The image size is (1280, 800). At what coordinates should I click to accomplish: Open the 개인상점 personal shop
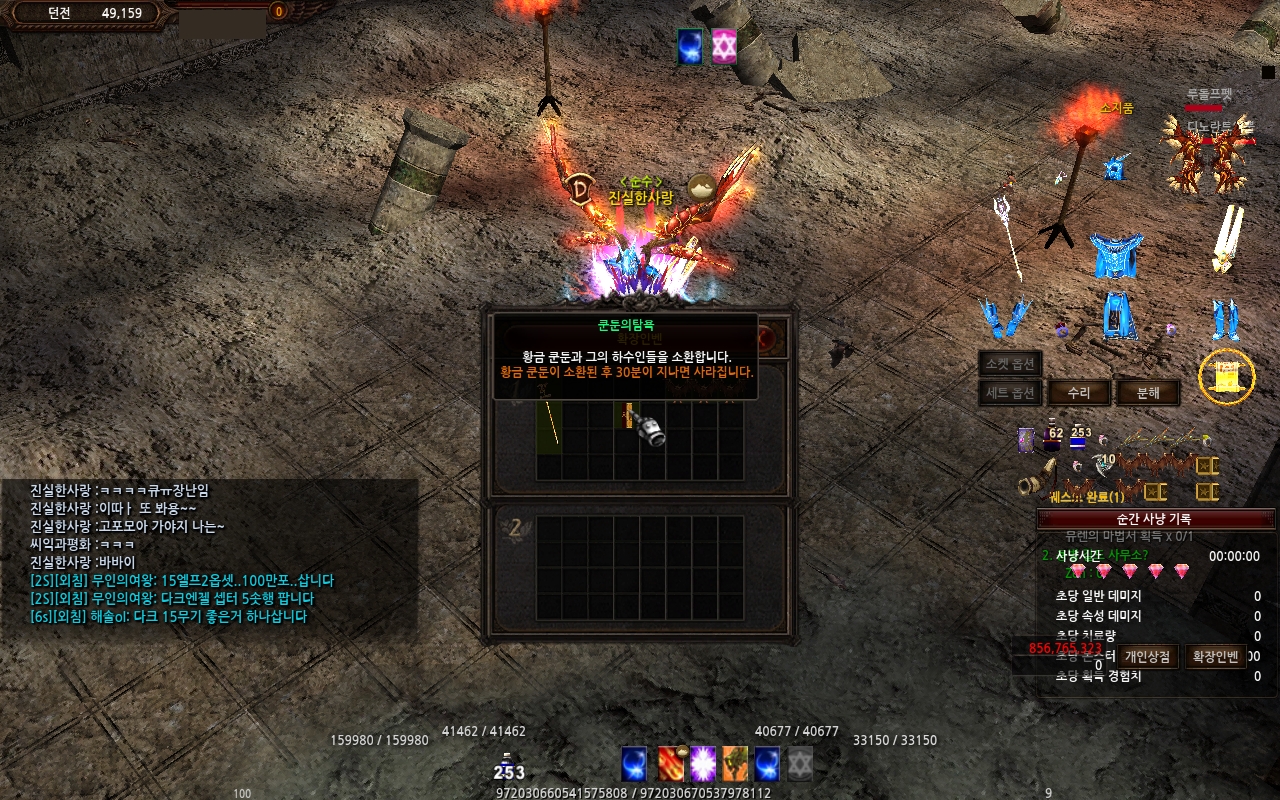(1146, 656)
